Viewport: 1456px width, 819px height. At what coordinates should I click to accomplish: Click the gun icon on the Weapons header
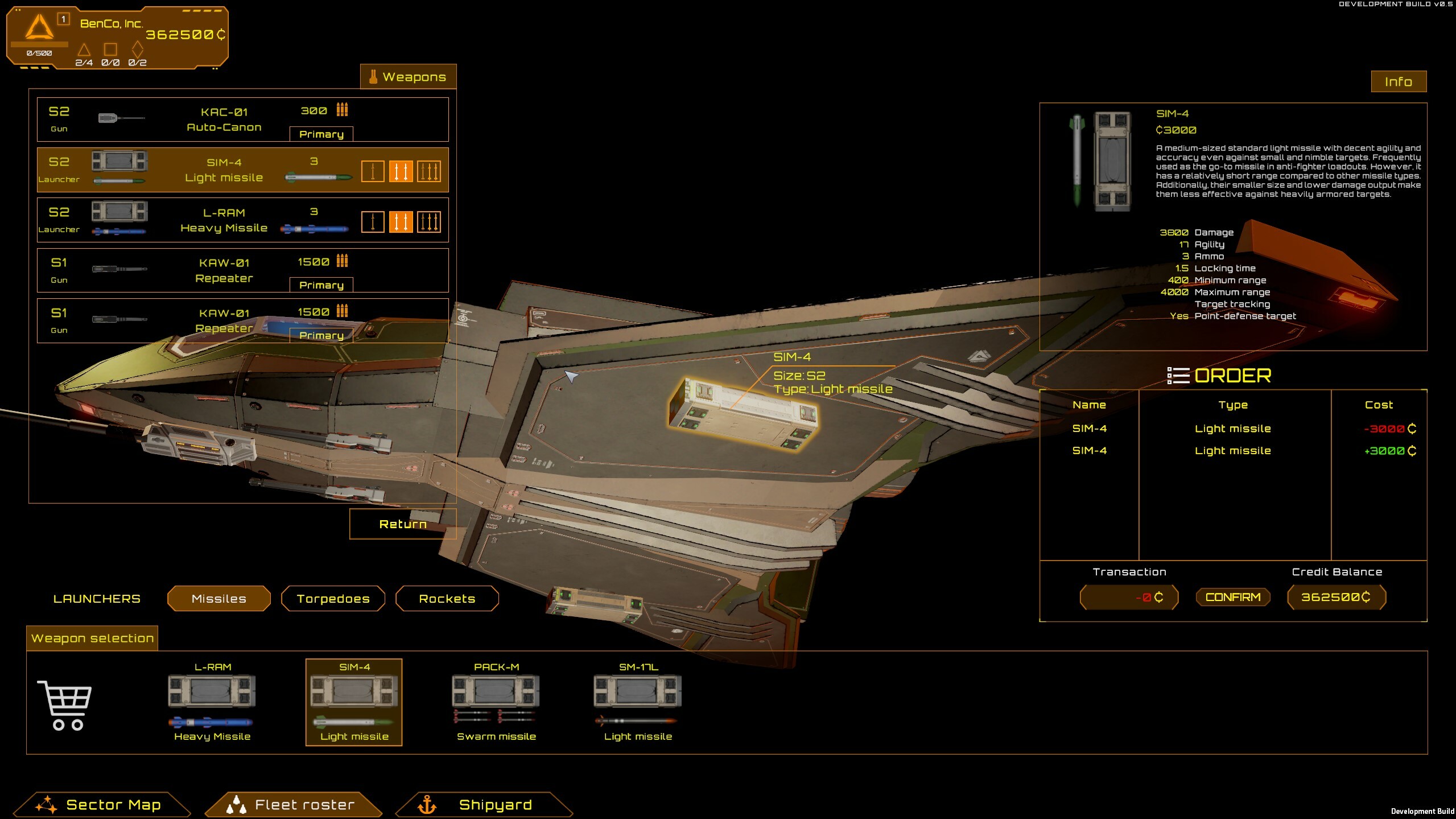pyautogui.click(x=374, y=76)
